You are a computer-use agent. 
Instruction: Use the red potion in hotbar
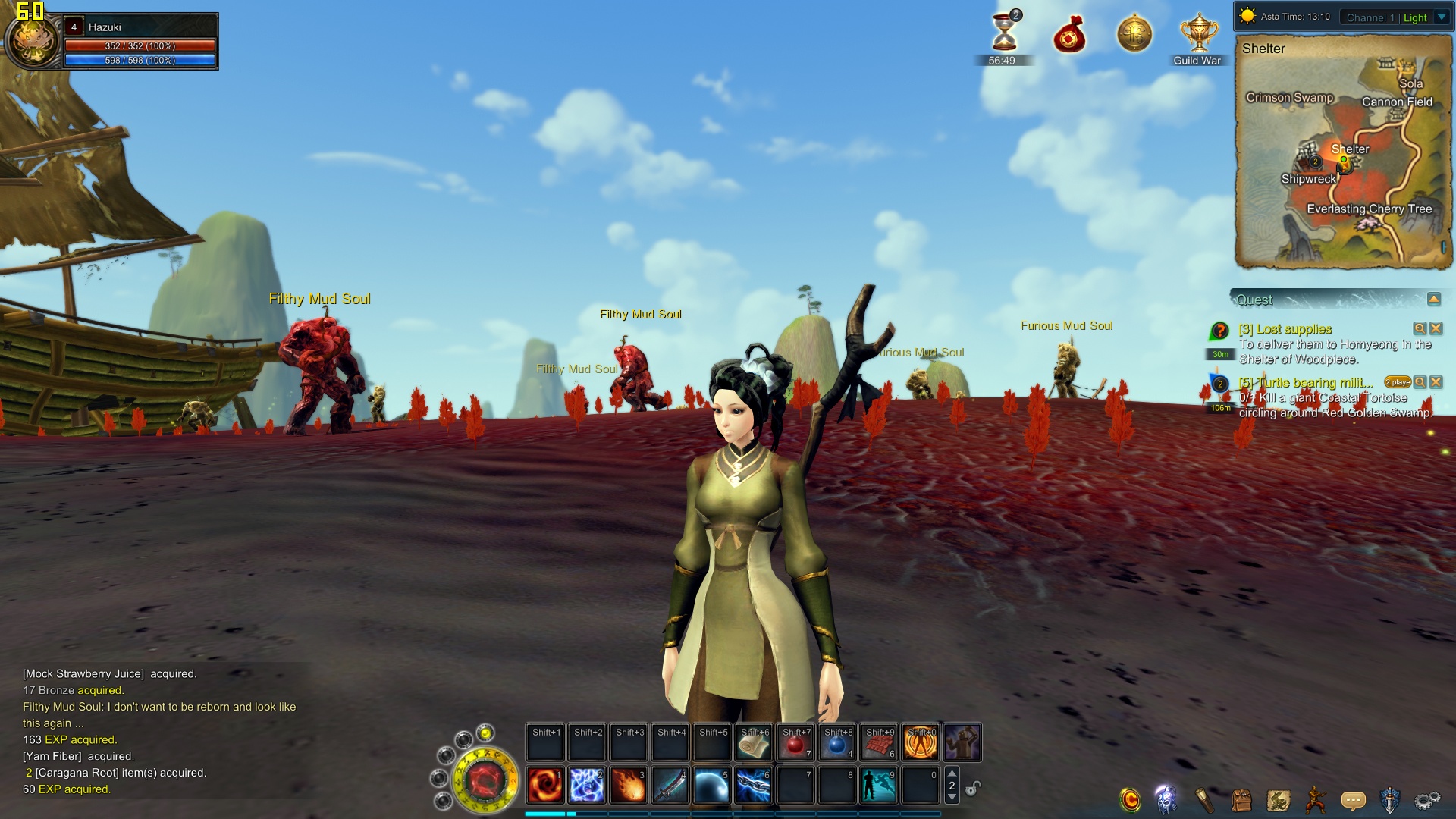795,743
